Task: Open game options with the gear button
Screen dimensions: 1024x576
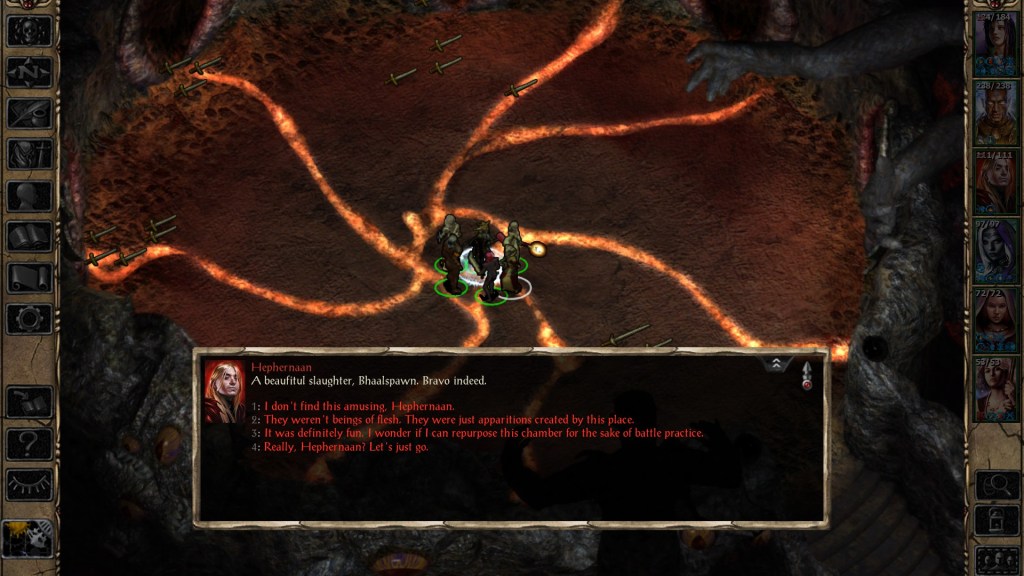Action: [29, 319]
